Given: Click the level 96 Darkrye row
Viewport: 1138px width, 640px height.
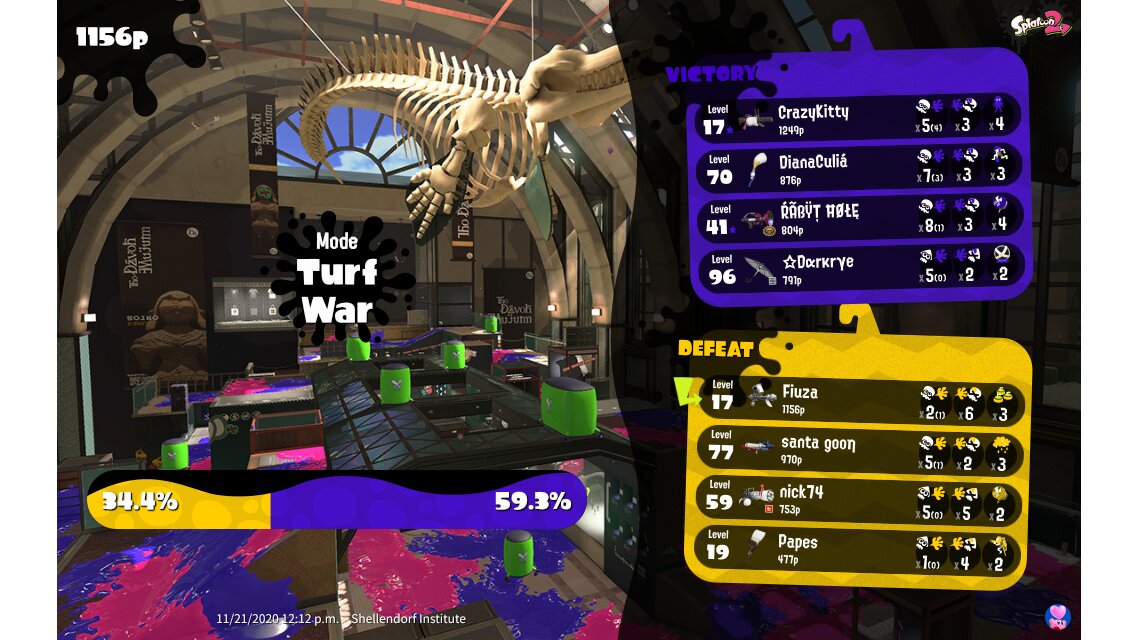Looking at the screenshot, I should [858, 268].
